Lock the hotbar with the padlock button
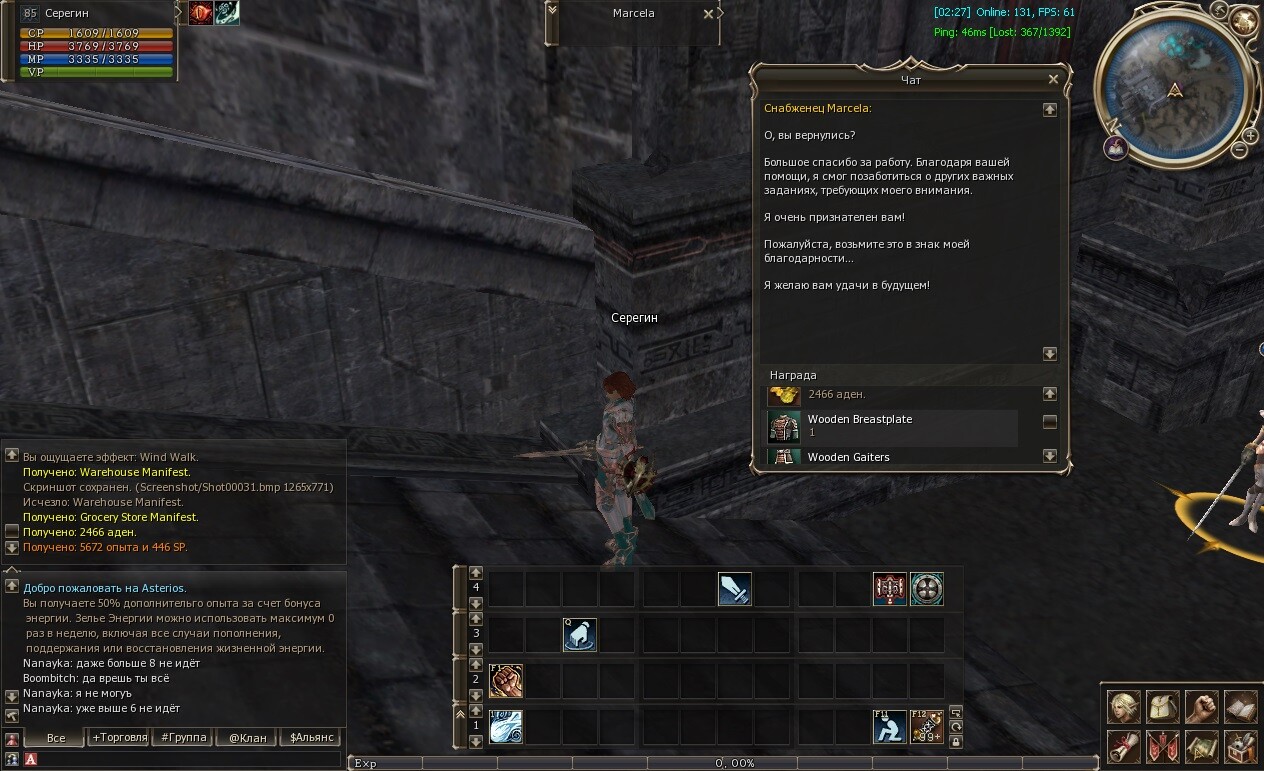This screenshot has height=771, width=1264. coord(956,742)
